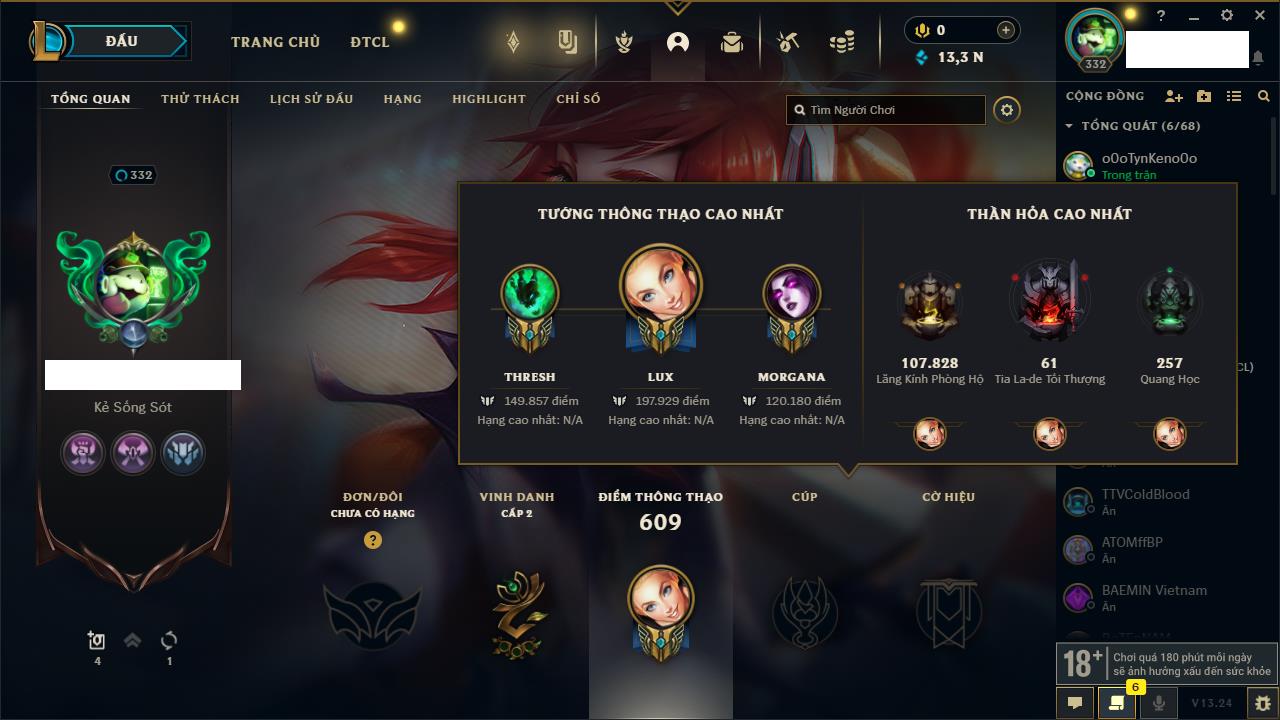Viewport: 1280px width, 720px height.
Task: Collapse the TỔNG QUÁT friends group
Action: pos(1069,126)
